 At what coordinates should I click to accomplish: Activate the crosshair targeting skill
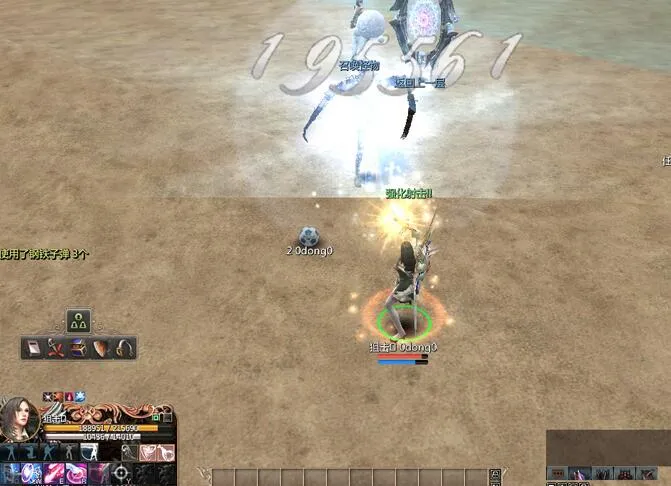[x=121, y=472]
